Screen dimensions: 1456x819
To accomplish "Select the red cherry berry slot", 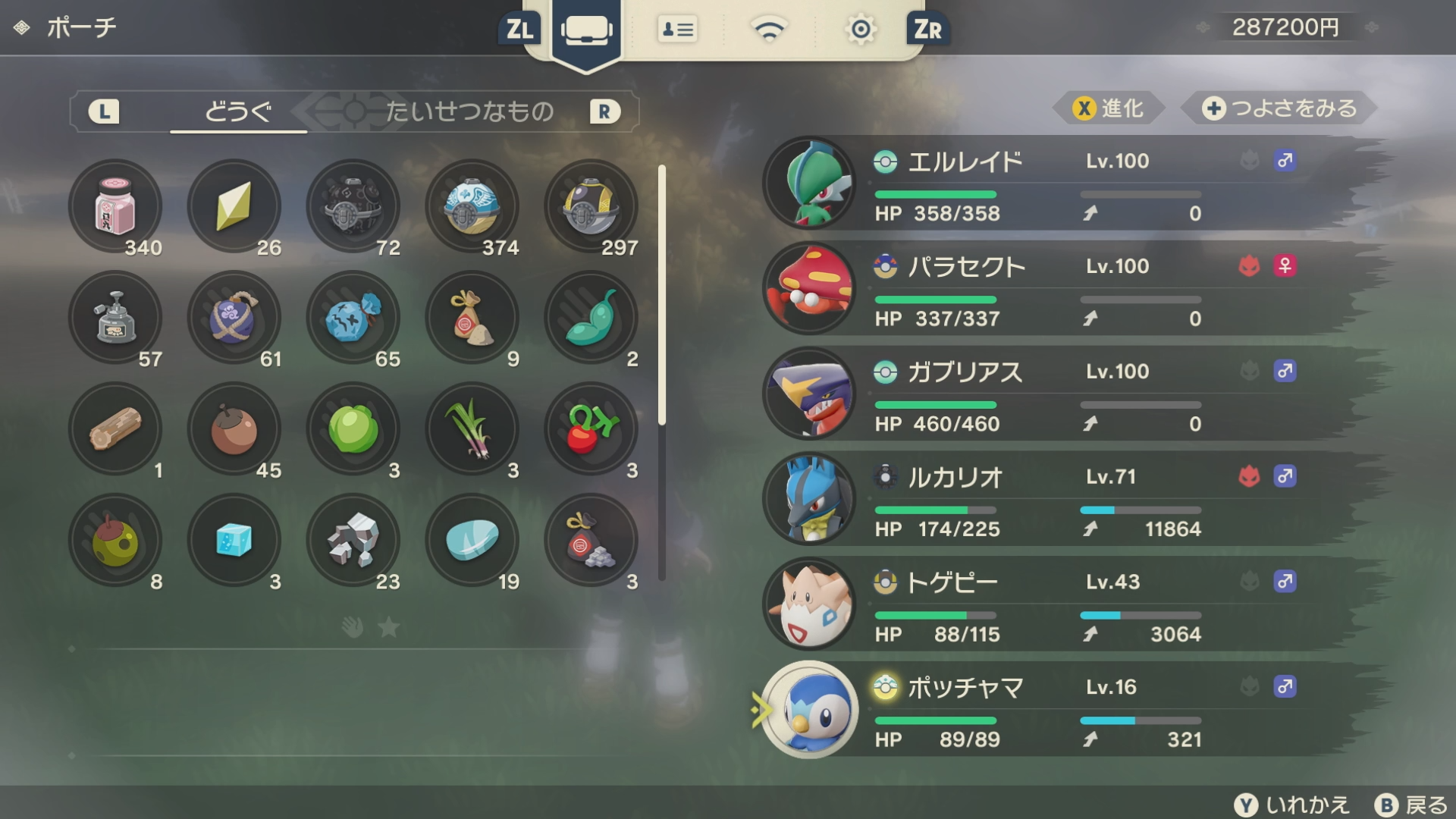I will pyautogui.click(x=591, y=429).
